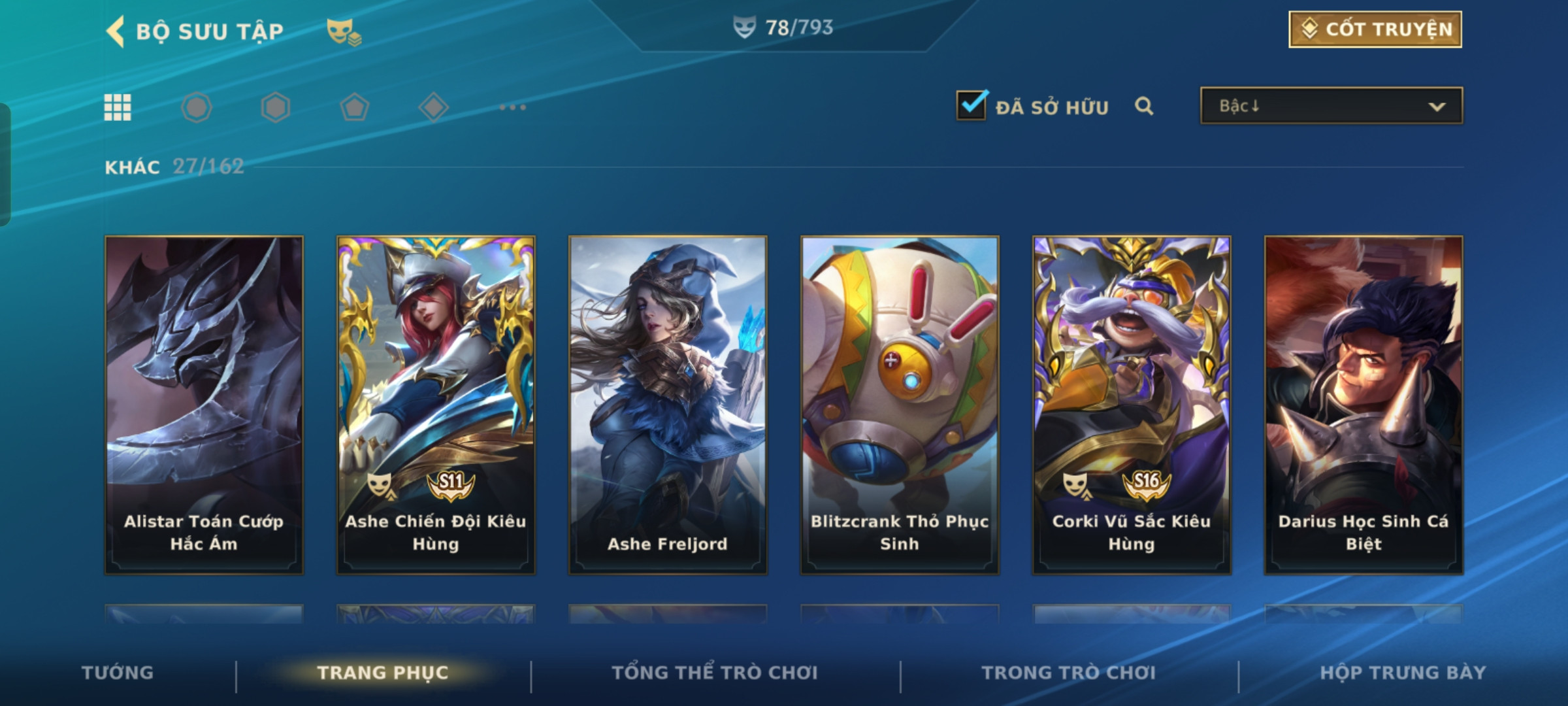Image resolution: width=1568 pixels, height=706 pixels.
Task: Select Ashe Chiến Đội Kiêu Hùng skin
Action: [436, 405]
